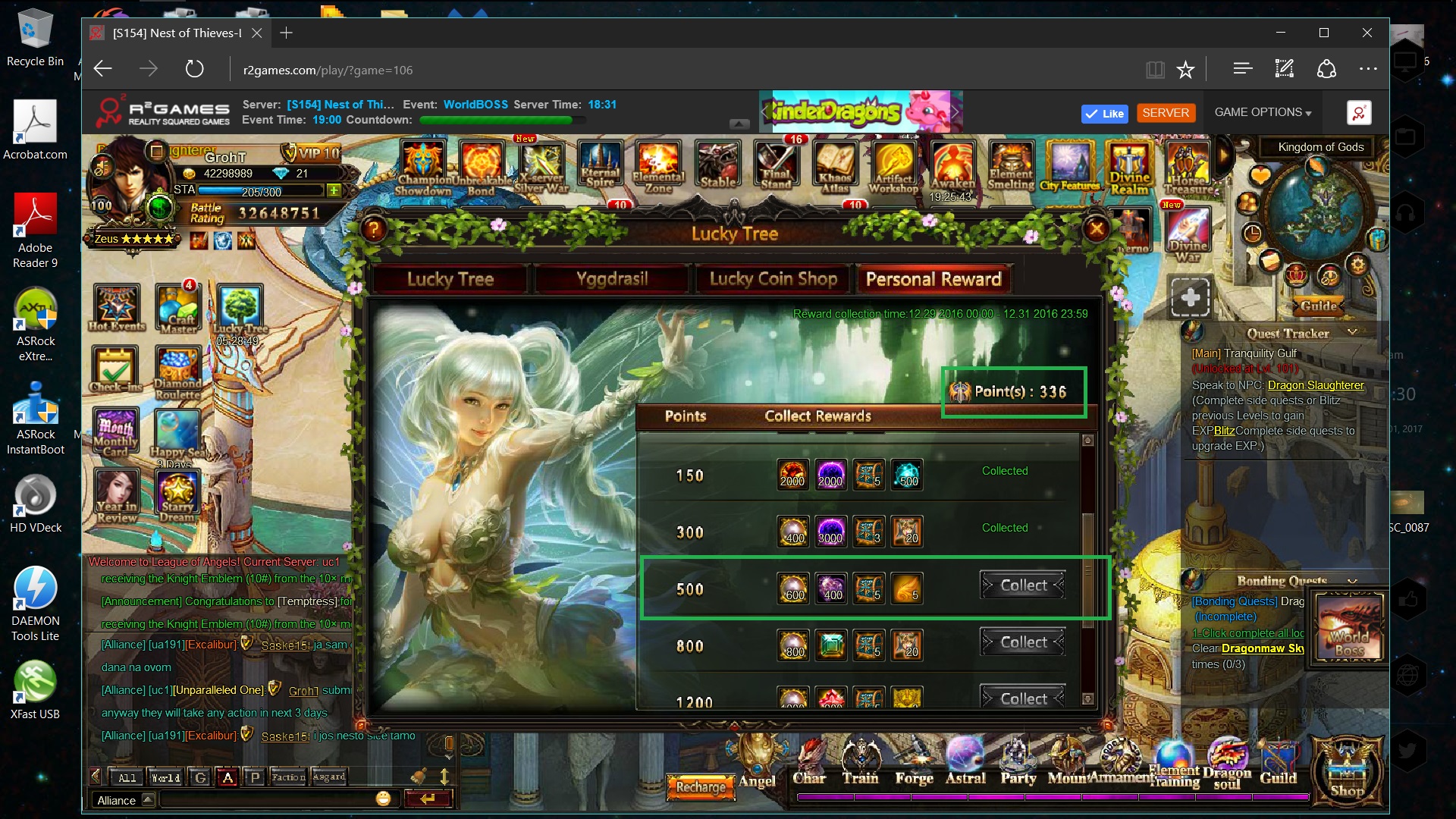This screenshot has height=819, width=1456.
Task: Select the Personal Reward tab
Action: click(x=934, y=279)
